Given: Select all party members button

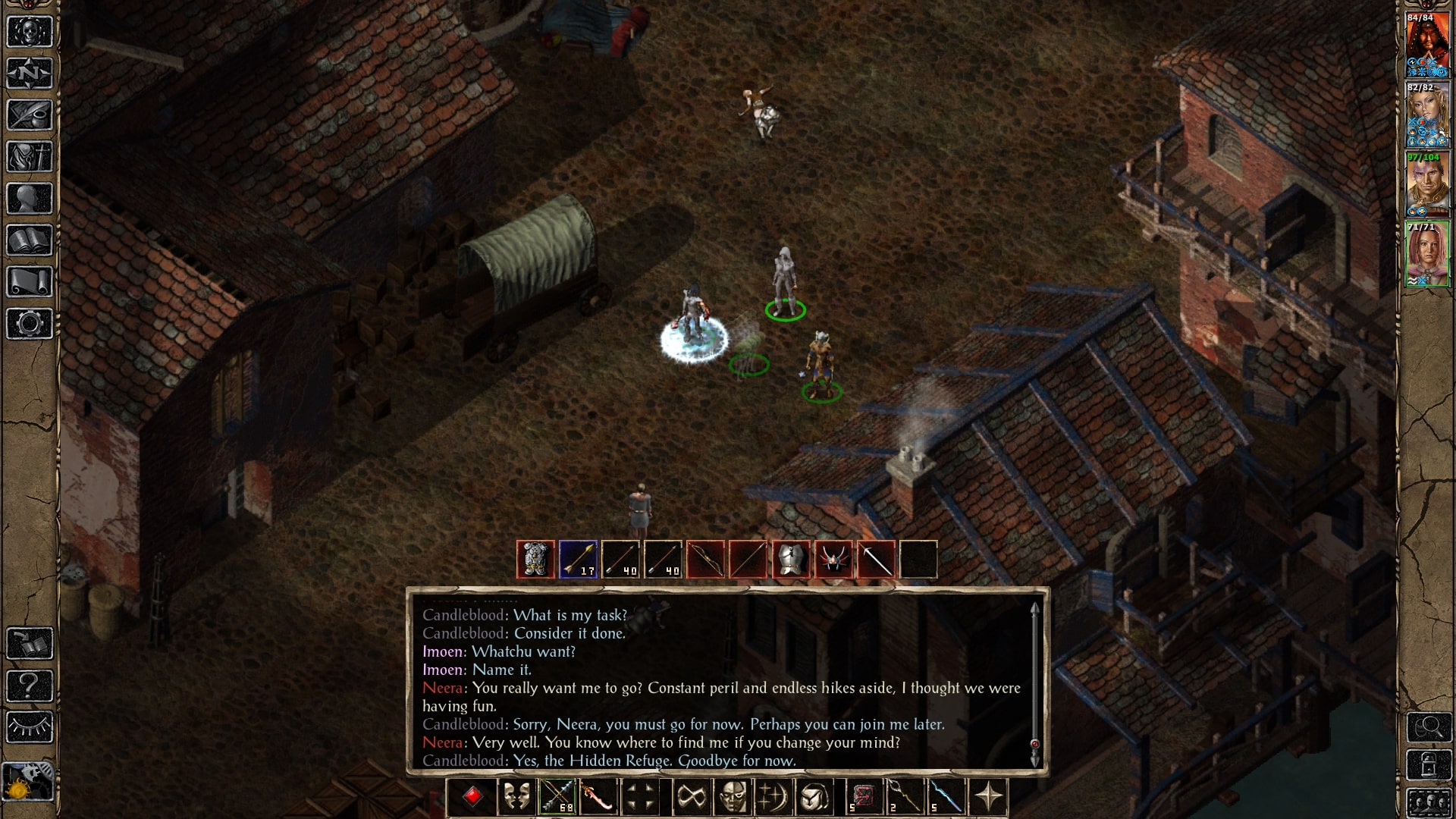Looking at the screenshot, I should coord(1429,802).
